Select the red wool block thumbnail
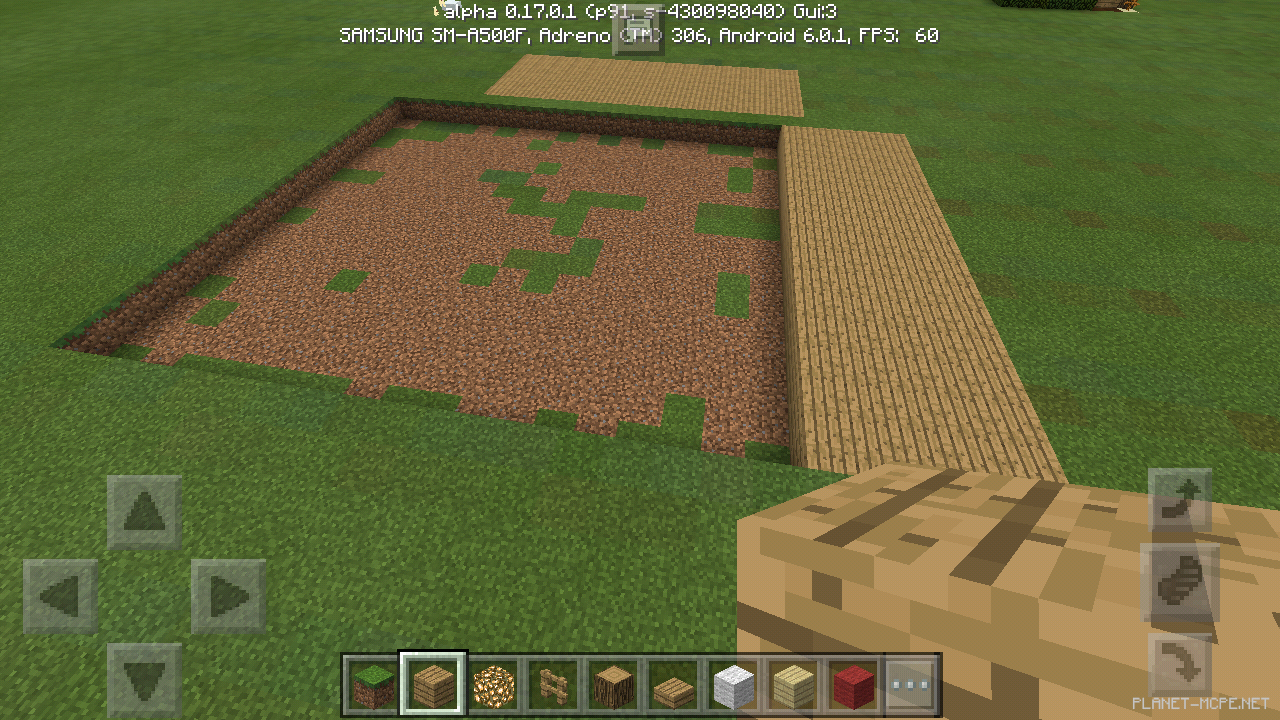Screen dimensions: 1280x720 point(853,685)
